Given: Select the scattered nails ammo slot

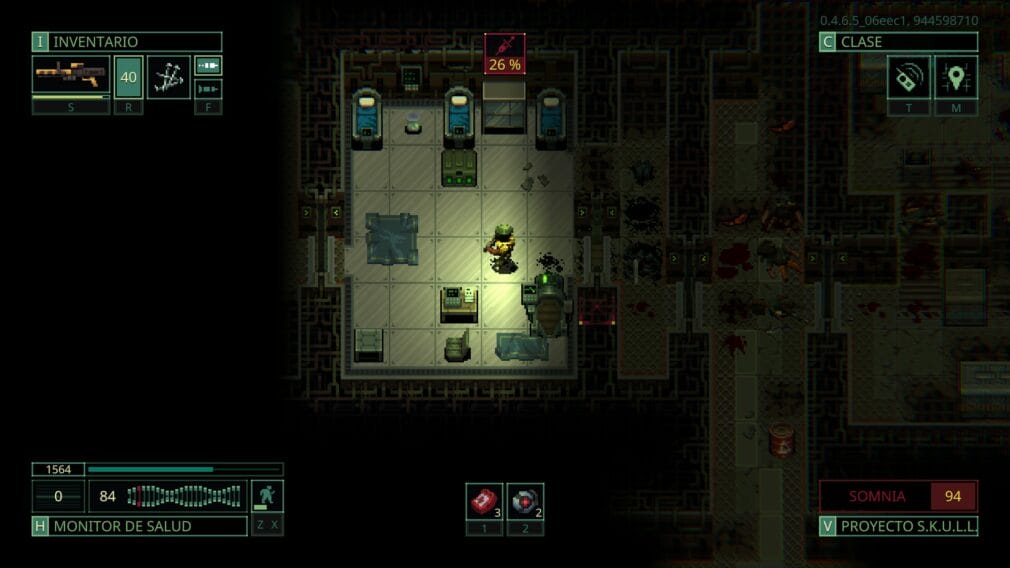Looking at the screenshot, I should point(169,76).
